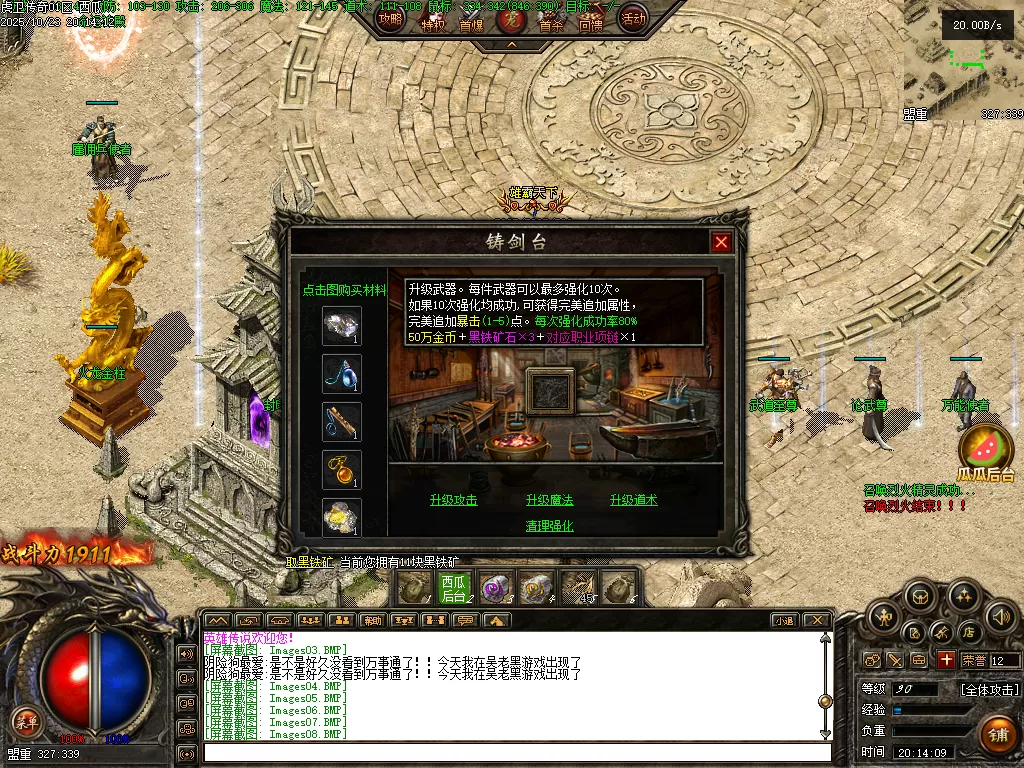Screen dimensions: 1024x768
Task: Select 升级魔法 upgrade option
Action: pos(549,500)
